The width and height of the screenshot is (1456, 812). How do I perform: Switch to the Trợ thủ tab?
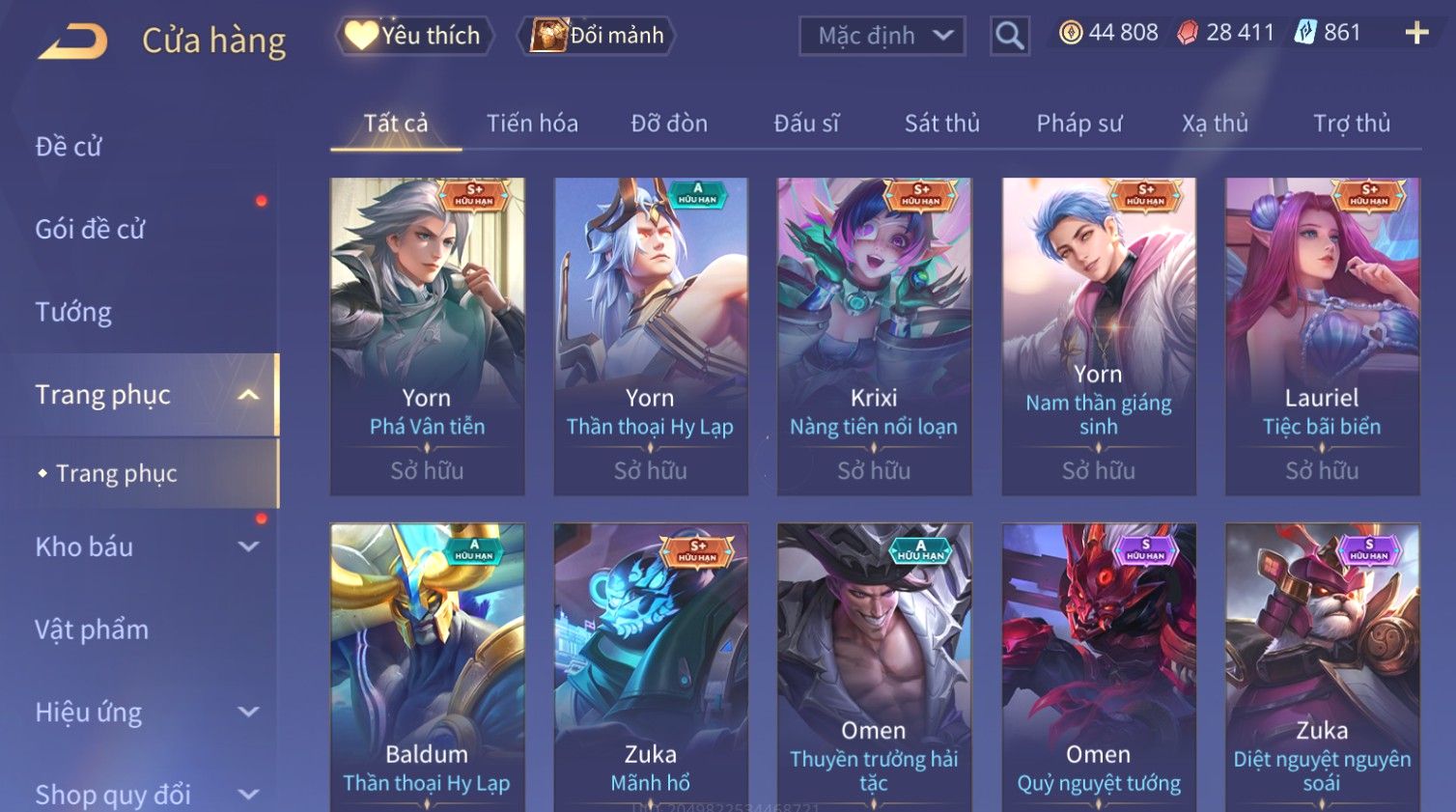pyautogui.click(x=1351, y=124)
